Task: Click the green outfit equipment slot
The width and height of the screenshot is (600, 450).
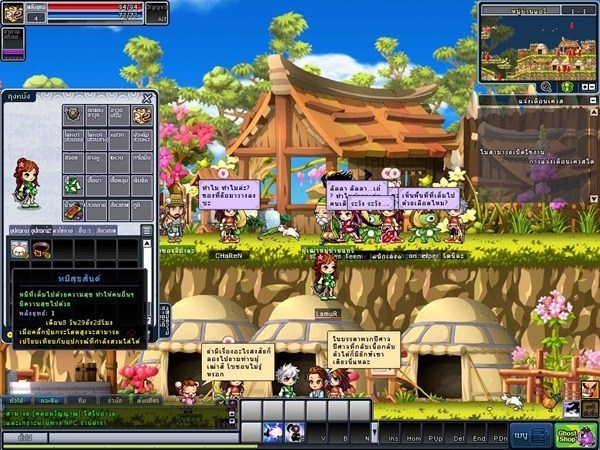Action: (73, 185)
